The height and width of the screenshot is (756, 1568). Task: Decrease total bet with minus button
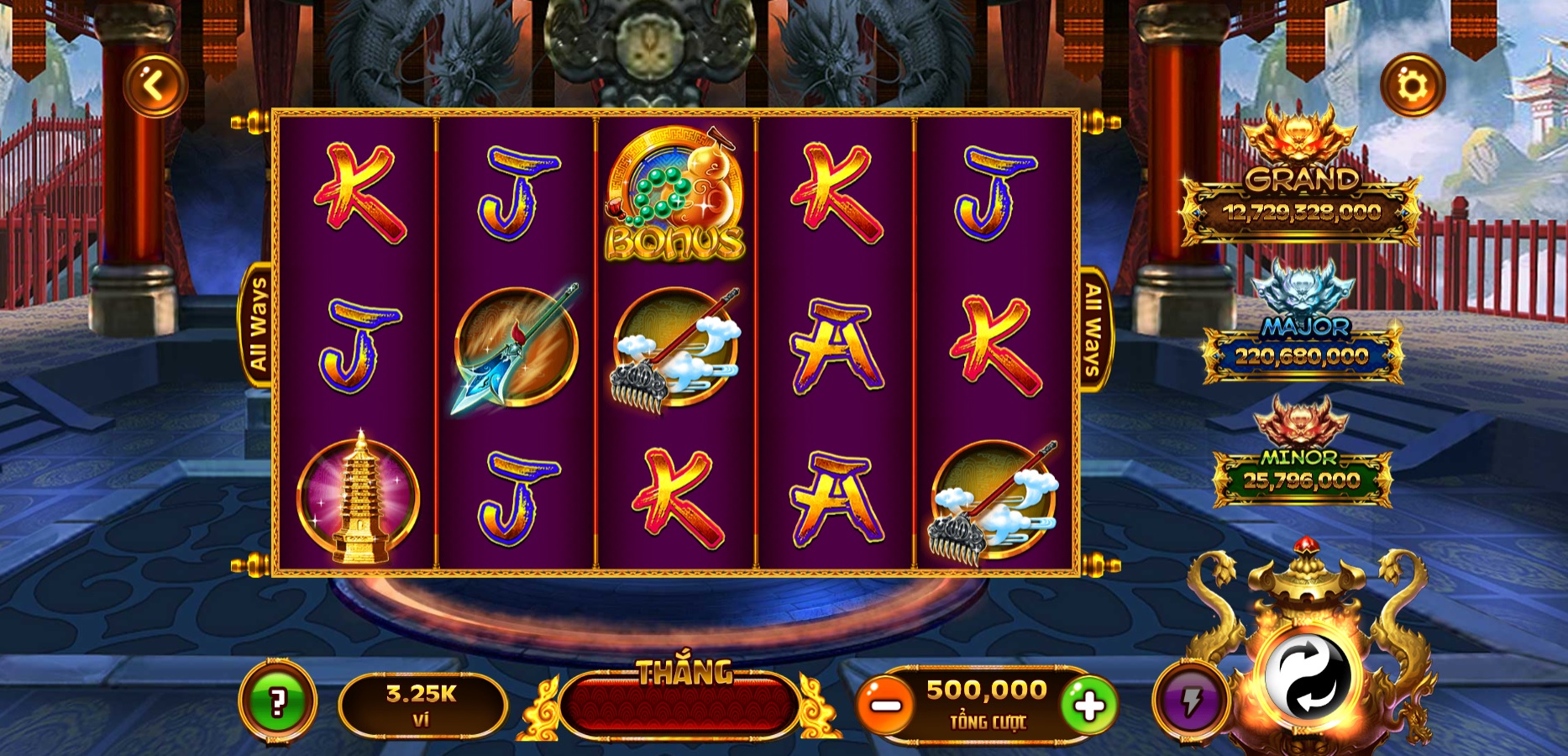pos(885,706)
